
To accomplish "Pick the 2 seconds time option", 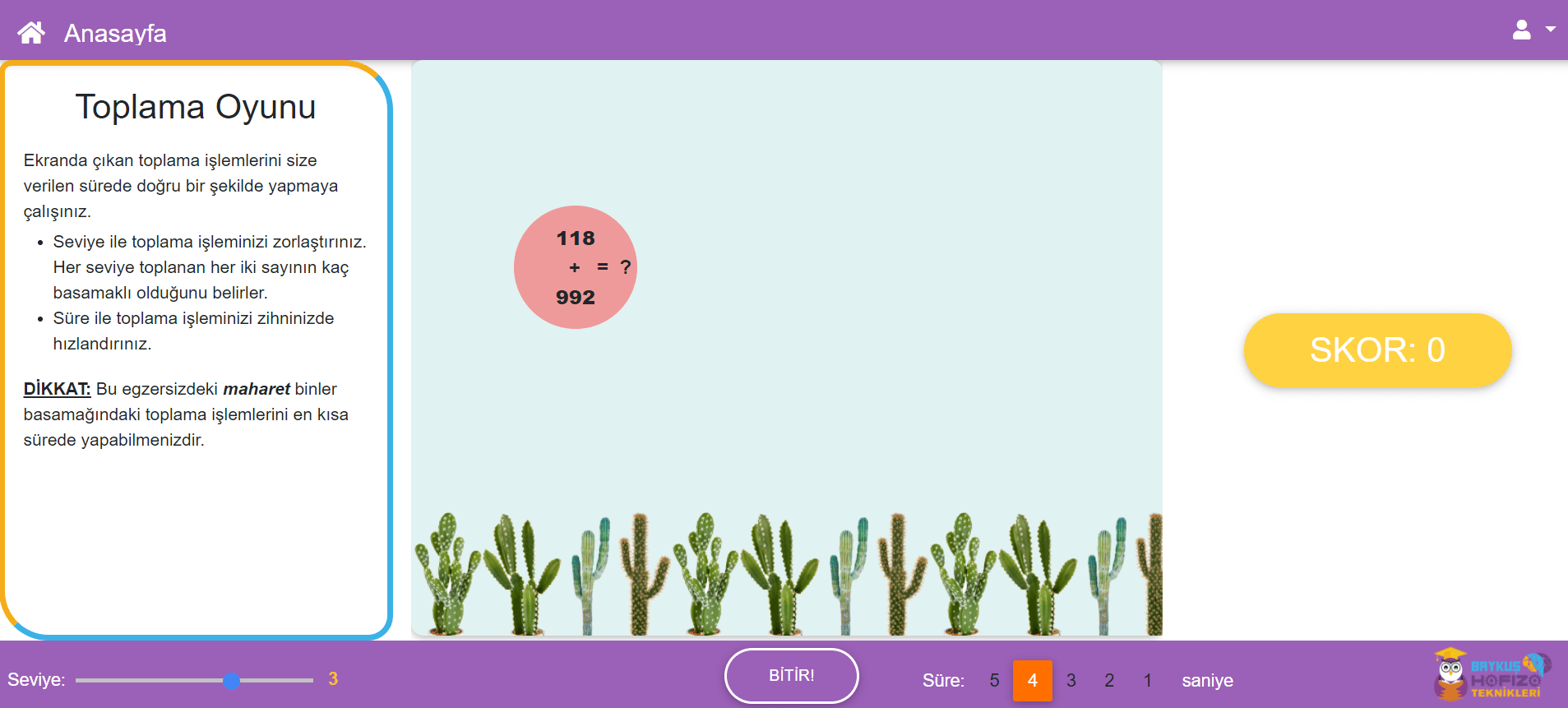I will pos(1109,681).
